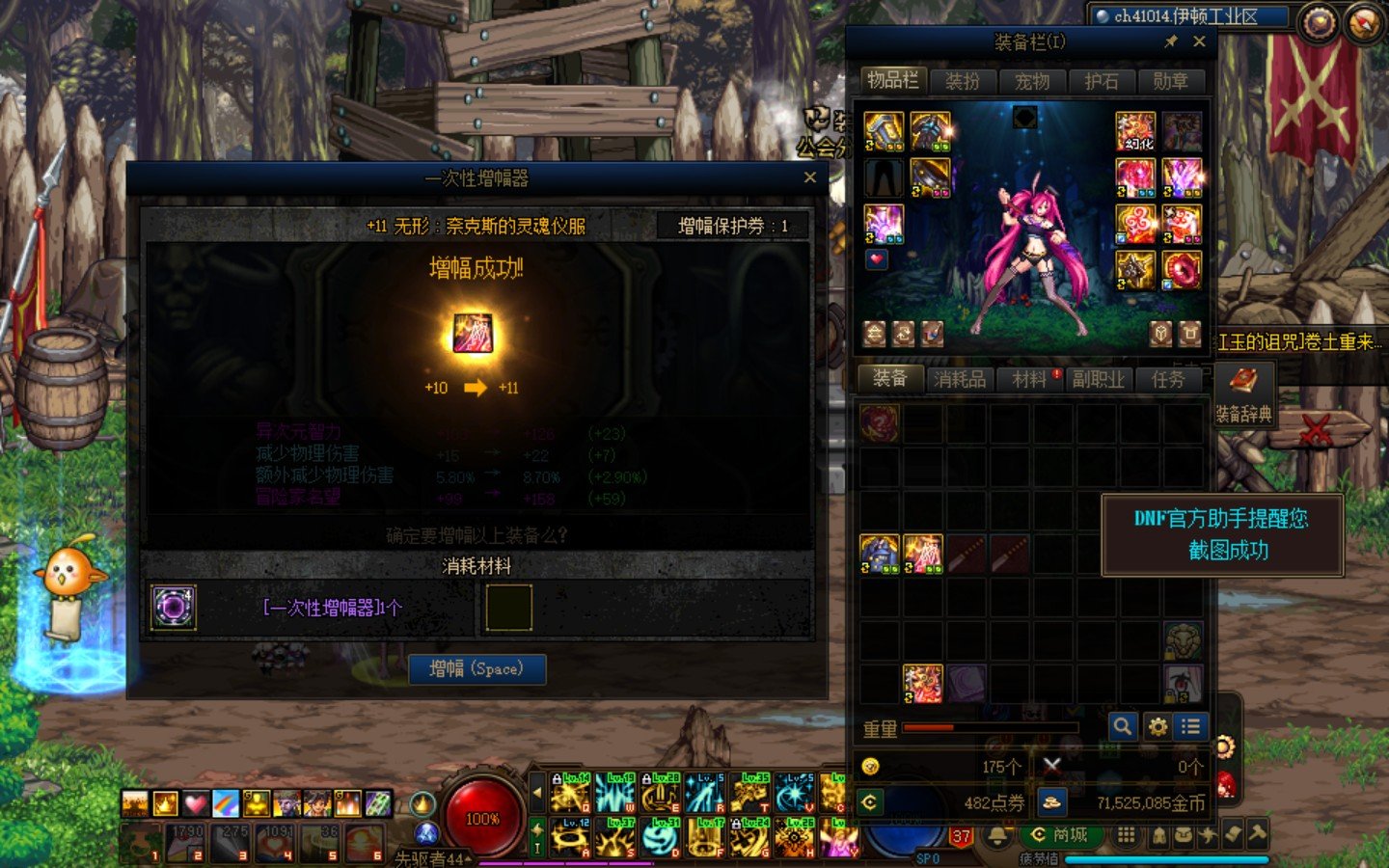The width and height of the screenshot is (1389, 868).
Task: Open the 宠物 tab
Action: coord(1032,81)
